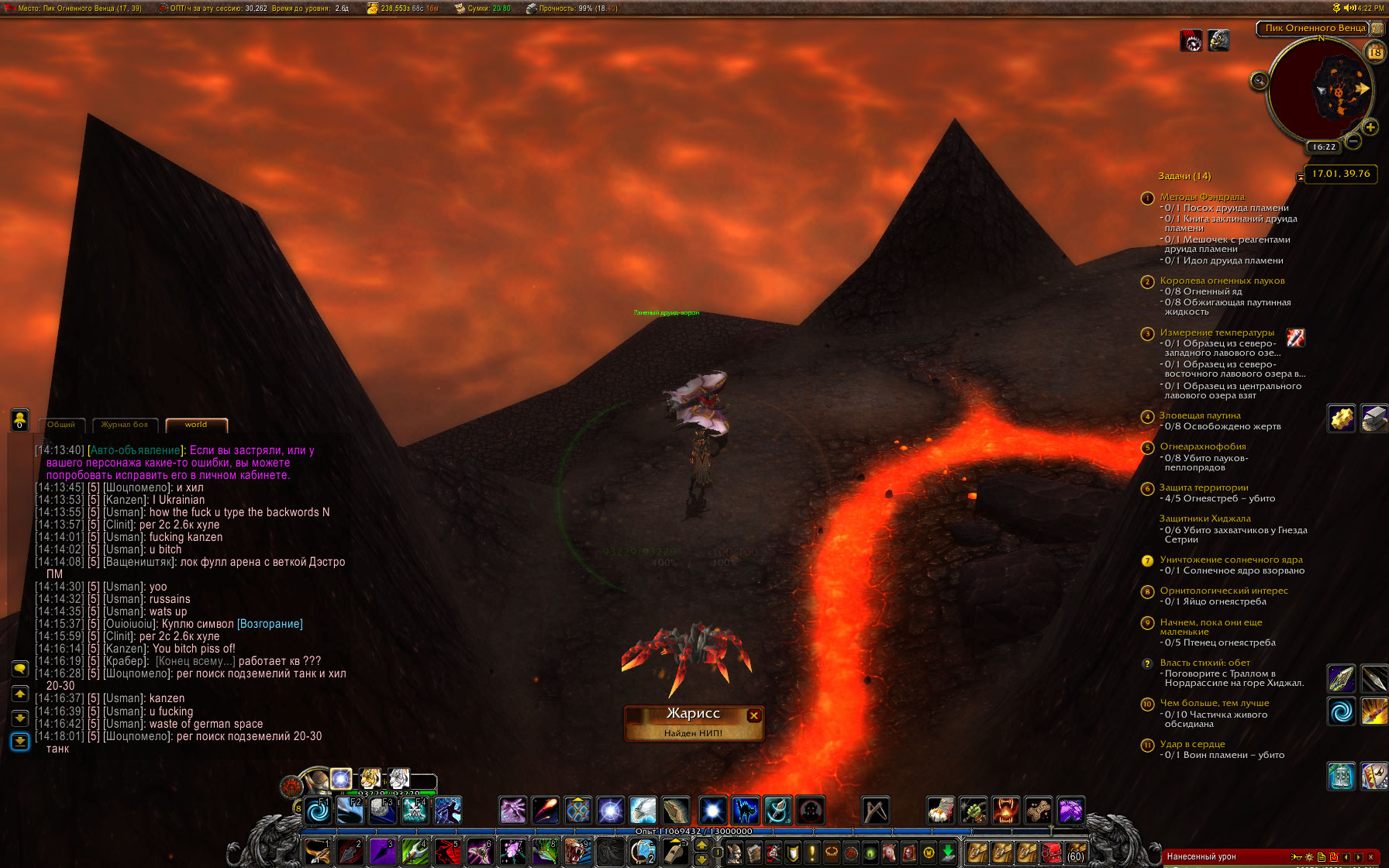The image size is (1389, 868).
Task: Activate the black cat ability icon
Action: tap(745, 811)
